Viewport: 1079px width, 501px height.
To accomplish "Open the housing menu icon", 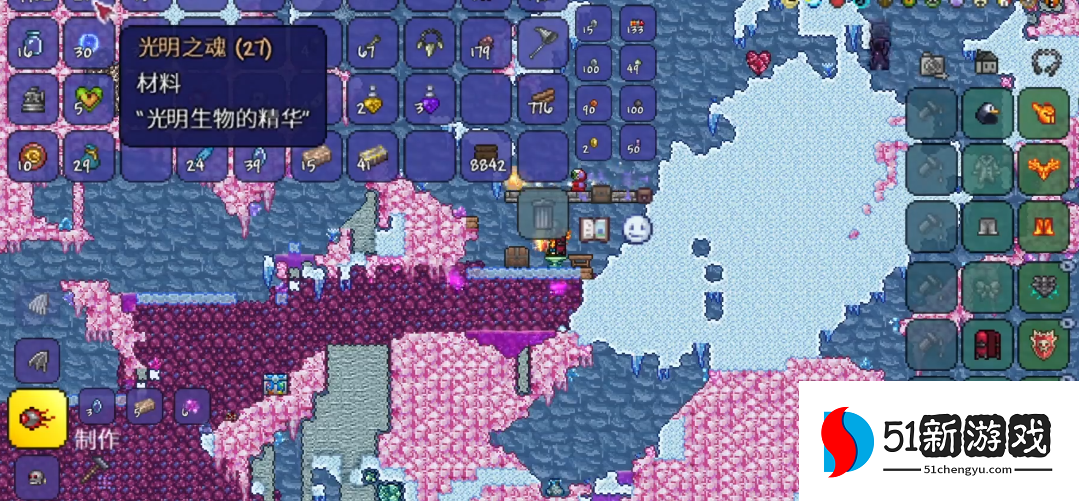I will pyautogui.click(x=986, y=63).
